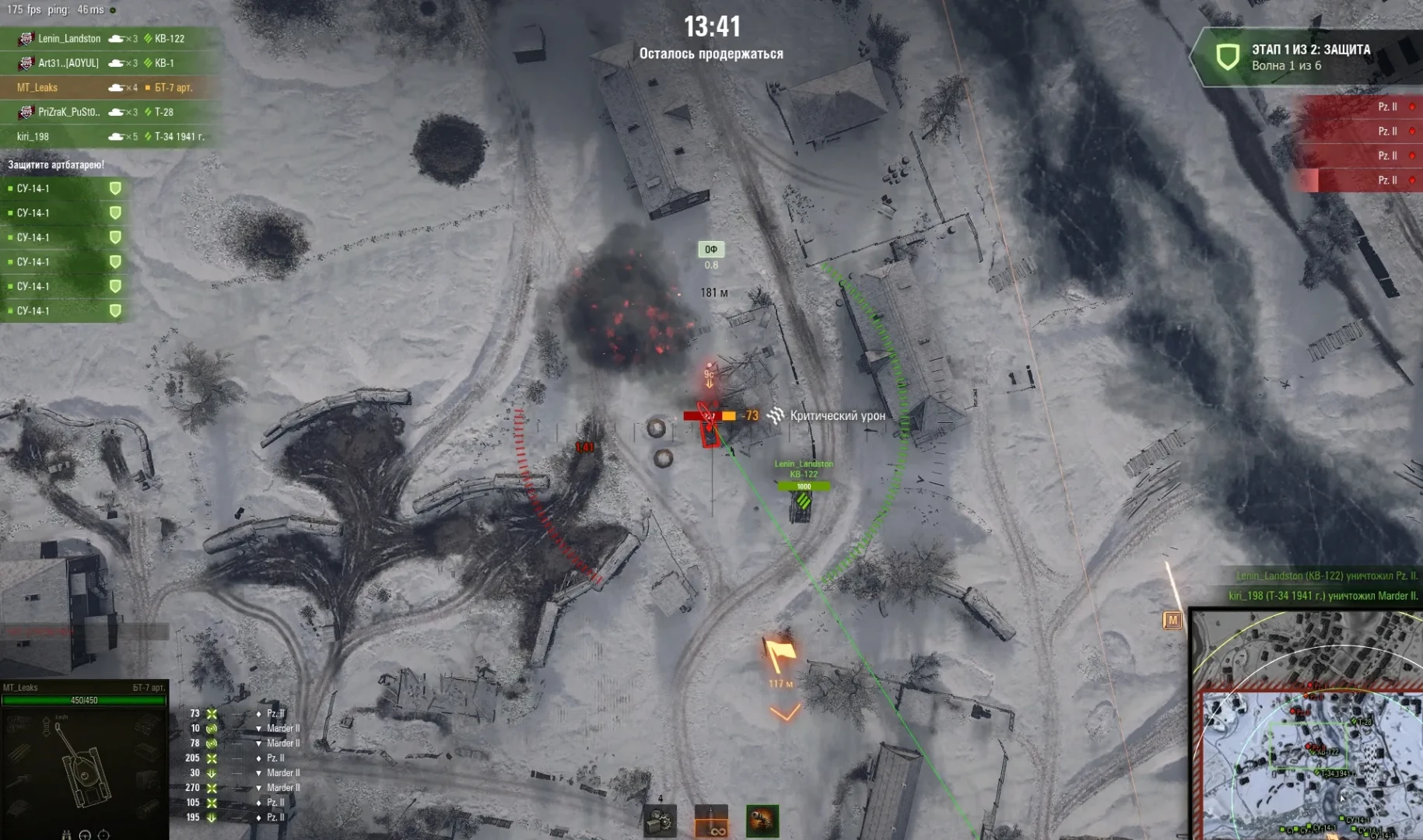Toggle the orange M minimap button
The height and width of the screenshot is (840, 1423).
[1172, 620]
